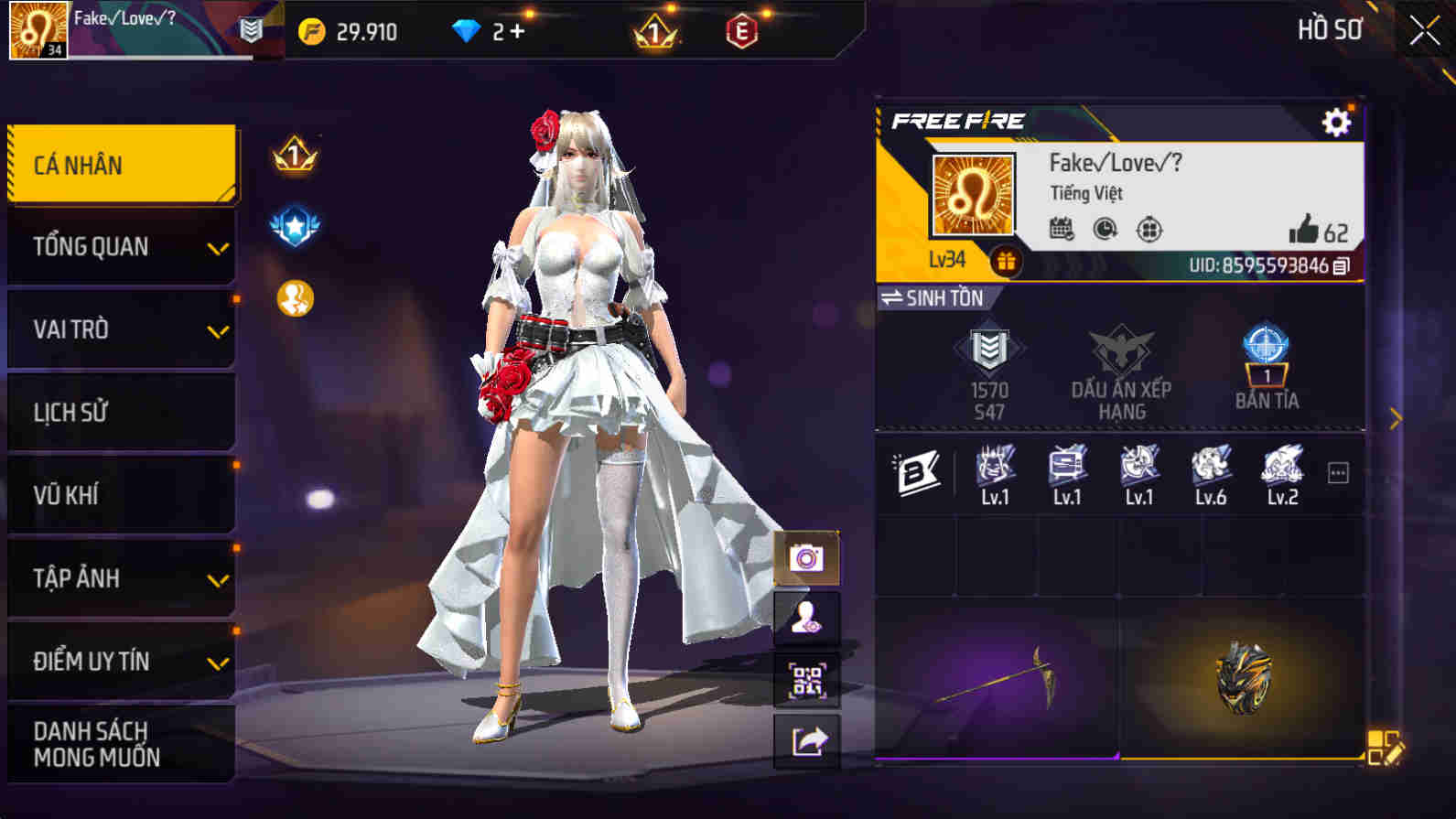This screenshot has height=819, width=1456.
Task: Open the VŨ KHÍ tab
Action: [121, 495]
